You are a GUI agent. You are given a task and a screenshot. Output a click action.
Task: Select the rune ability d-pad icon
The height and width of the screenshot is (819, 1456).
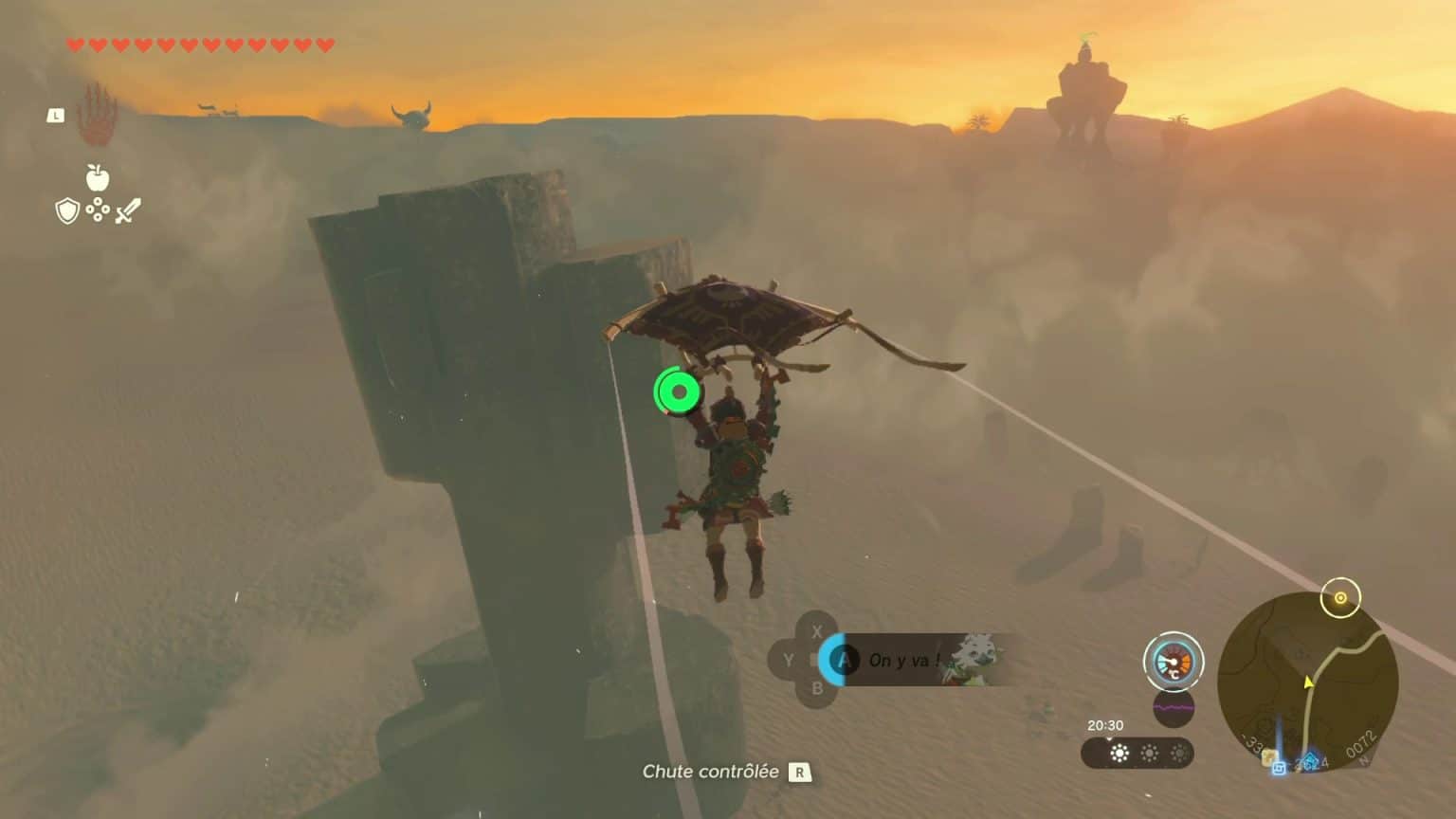pos(98,209)
